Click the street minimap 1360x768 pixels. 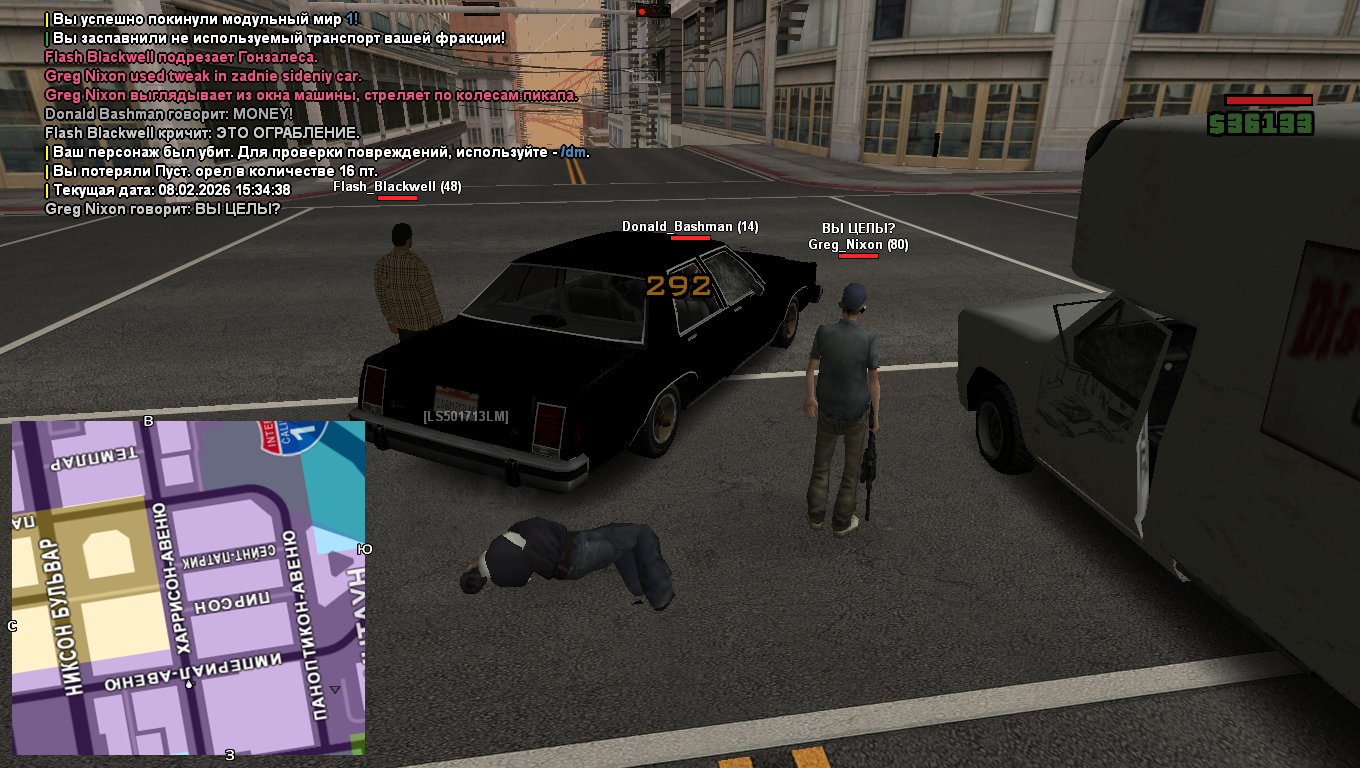coord(188,587)
